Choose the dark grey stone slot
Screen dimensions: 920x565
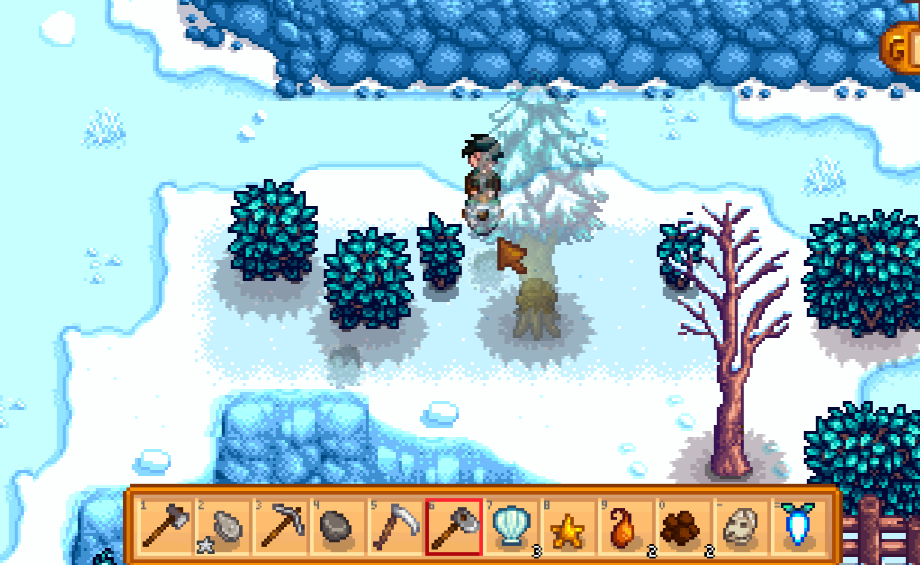pyautogui.click(x=338, y=525)
